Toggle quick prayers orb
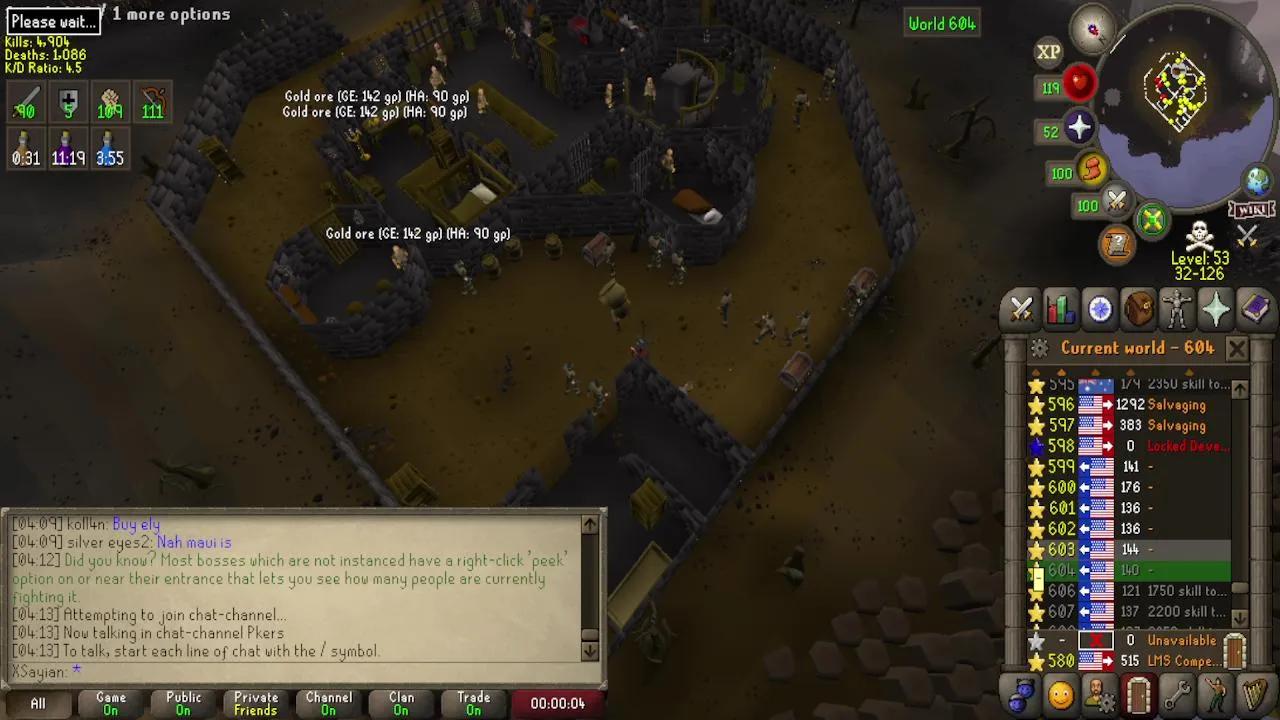Image resolution: width=1280 pixels, height=720 pixels. click(x=1079, y=128)
